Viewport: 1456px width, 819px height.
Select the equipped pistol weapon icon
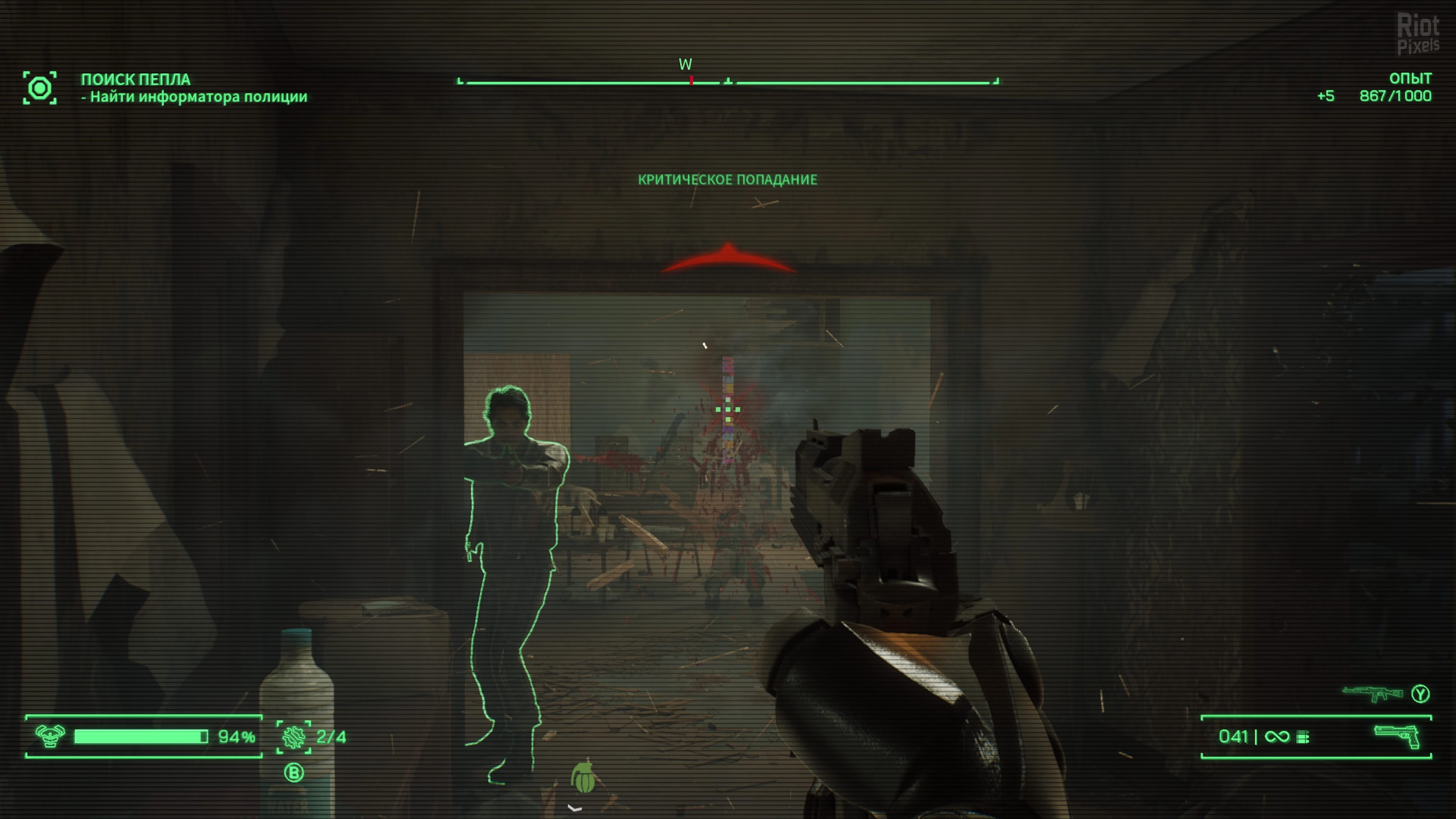1396,736
